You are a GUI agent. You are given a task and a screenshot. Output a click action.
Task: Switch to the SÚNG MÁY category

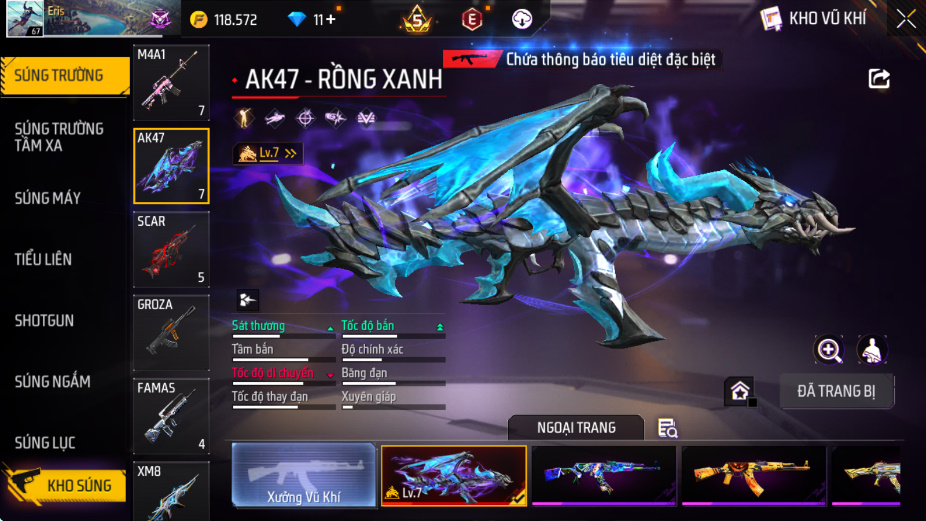click(48, 198)
